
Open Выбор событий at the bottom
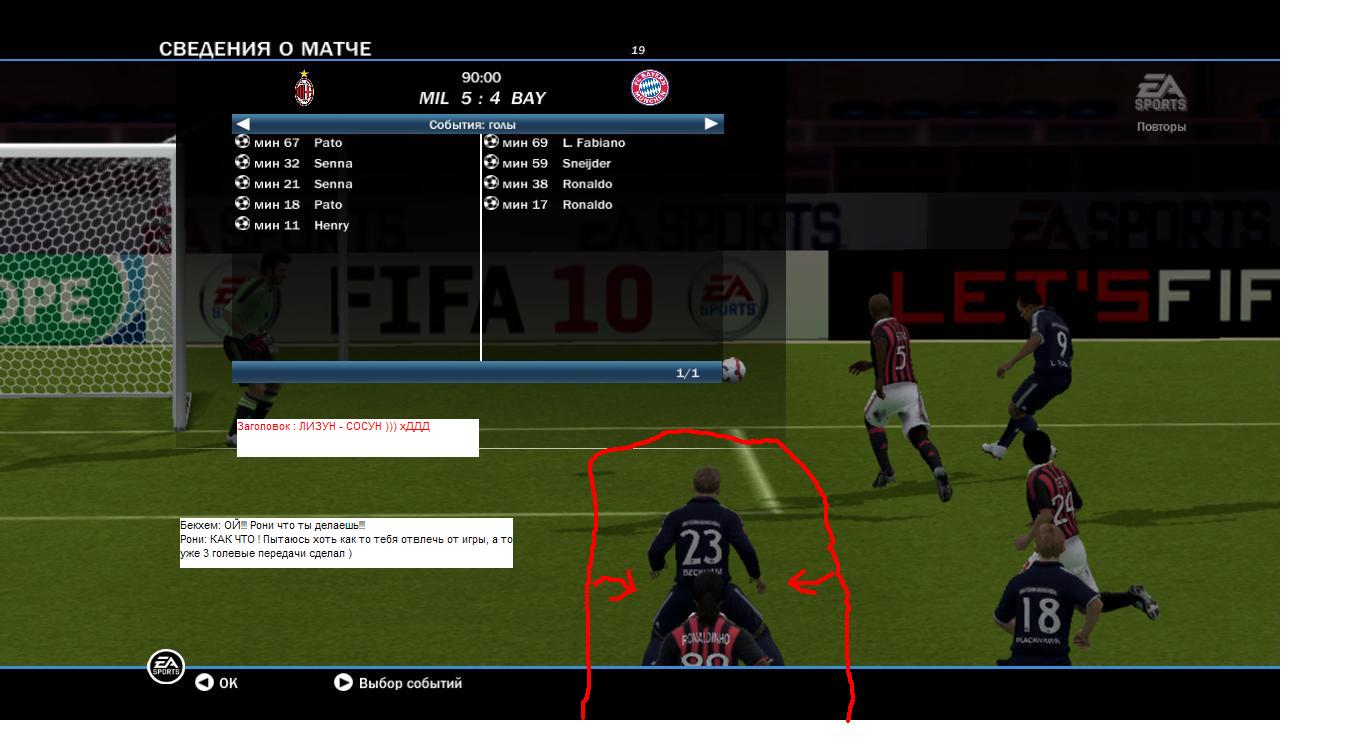(398, 683)
